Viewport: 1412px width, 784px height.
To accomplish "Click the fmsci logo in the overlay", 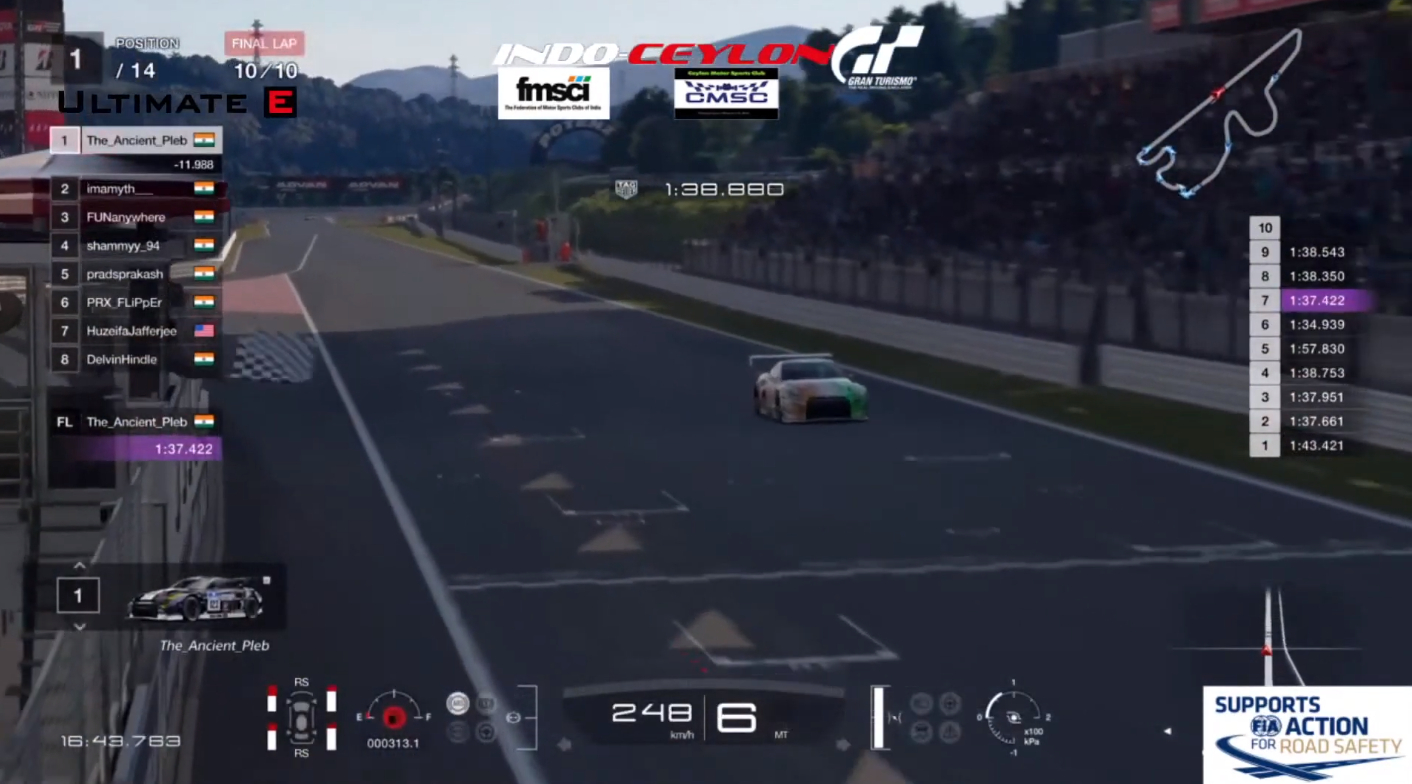I will (x=553, y=93).
